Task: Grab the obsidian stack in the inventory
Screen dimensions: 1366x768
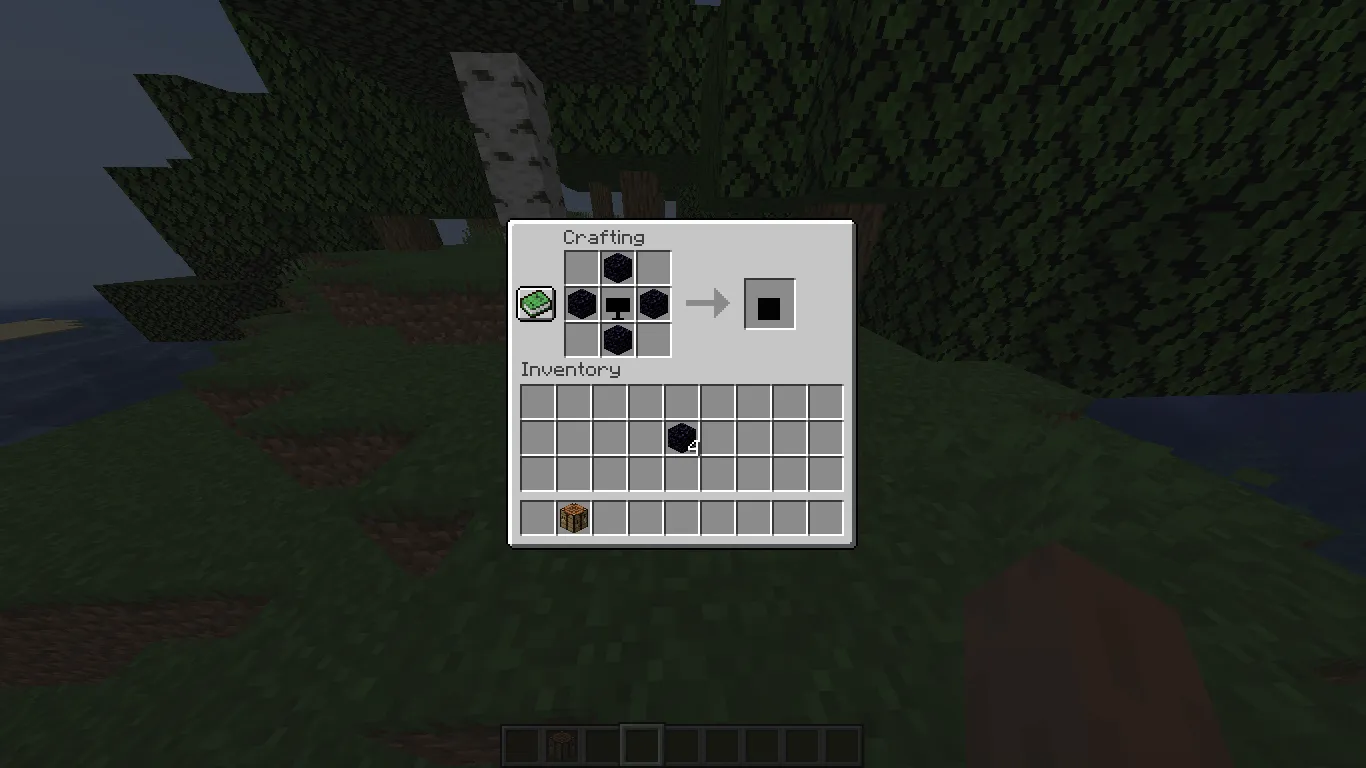Action: click(681, 437)
